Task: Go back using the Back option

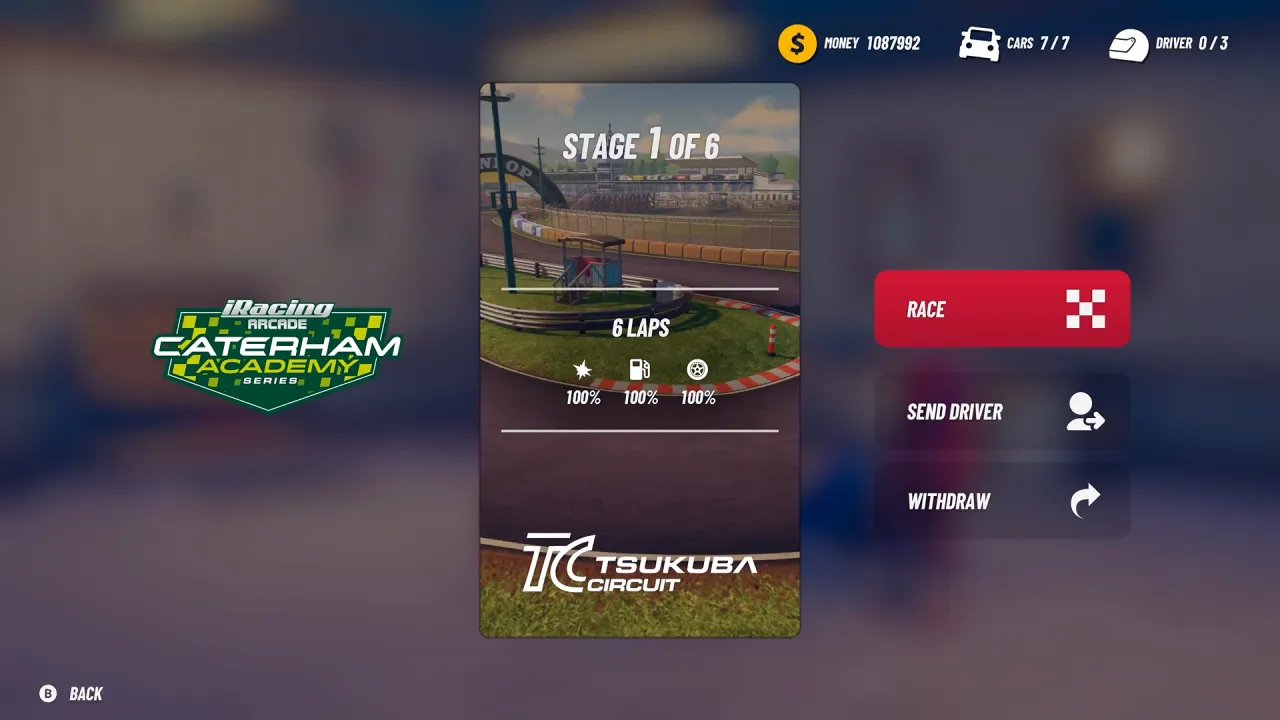Action: [x=70, y=693]
